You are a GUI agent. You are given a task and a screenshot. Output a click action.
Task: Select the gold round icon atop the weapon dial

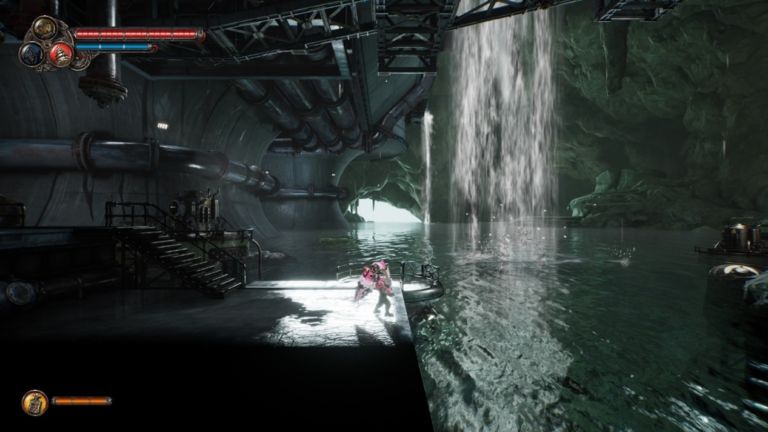(x=46, y=28)
